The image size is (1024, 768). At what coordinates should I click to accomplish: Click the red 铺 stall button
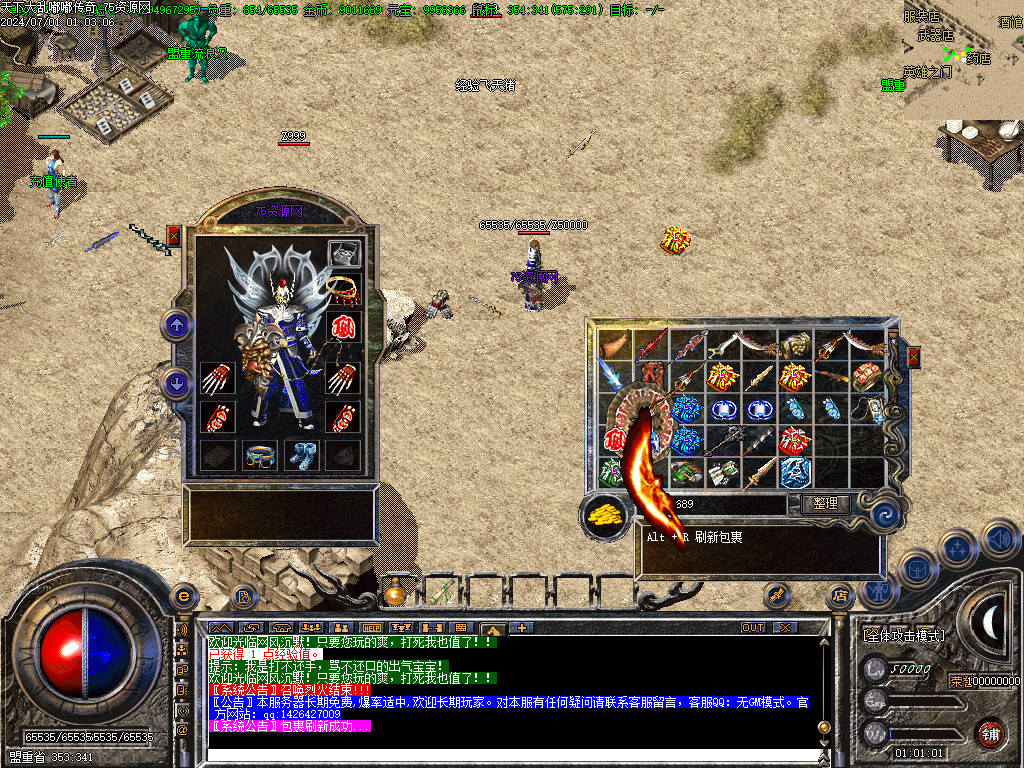[990, 733]
